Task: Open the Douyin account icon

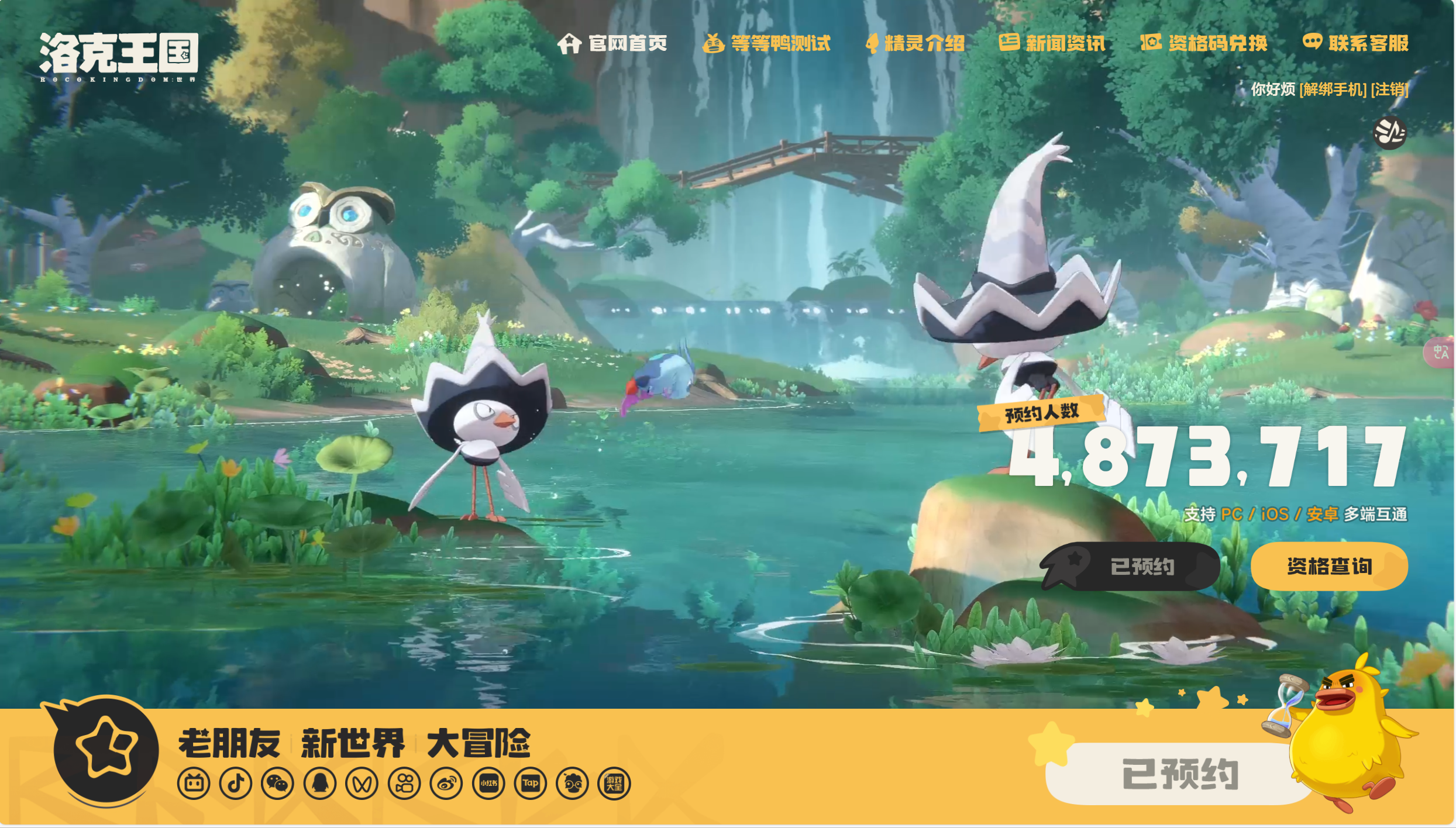Action: [x=236, y=782]
